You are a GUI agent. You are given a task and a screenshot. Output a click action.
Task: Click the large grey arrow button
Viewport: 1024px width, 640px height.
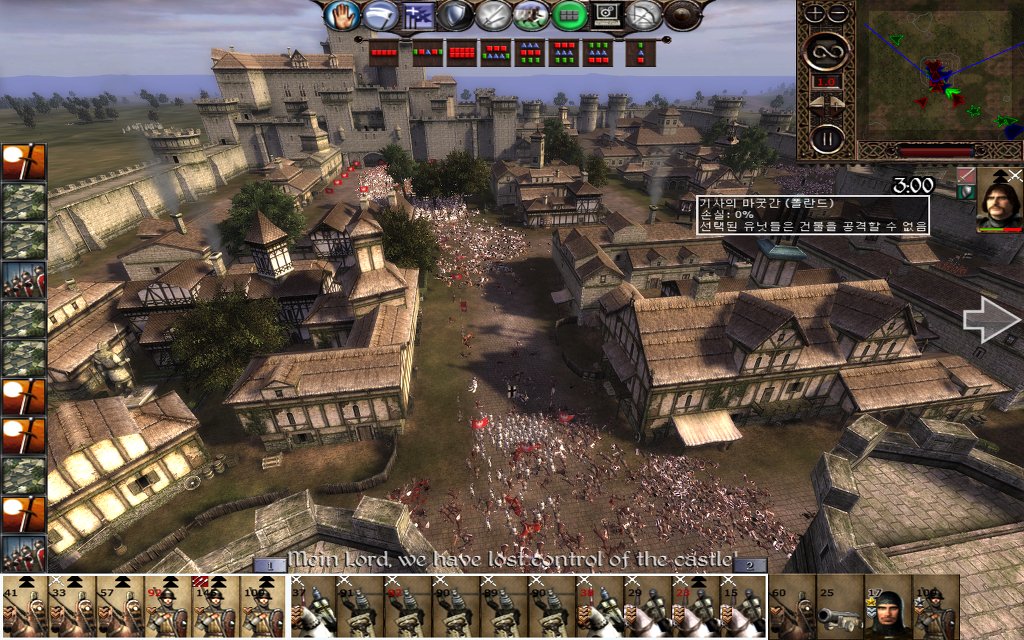click(x=990, y=319)
